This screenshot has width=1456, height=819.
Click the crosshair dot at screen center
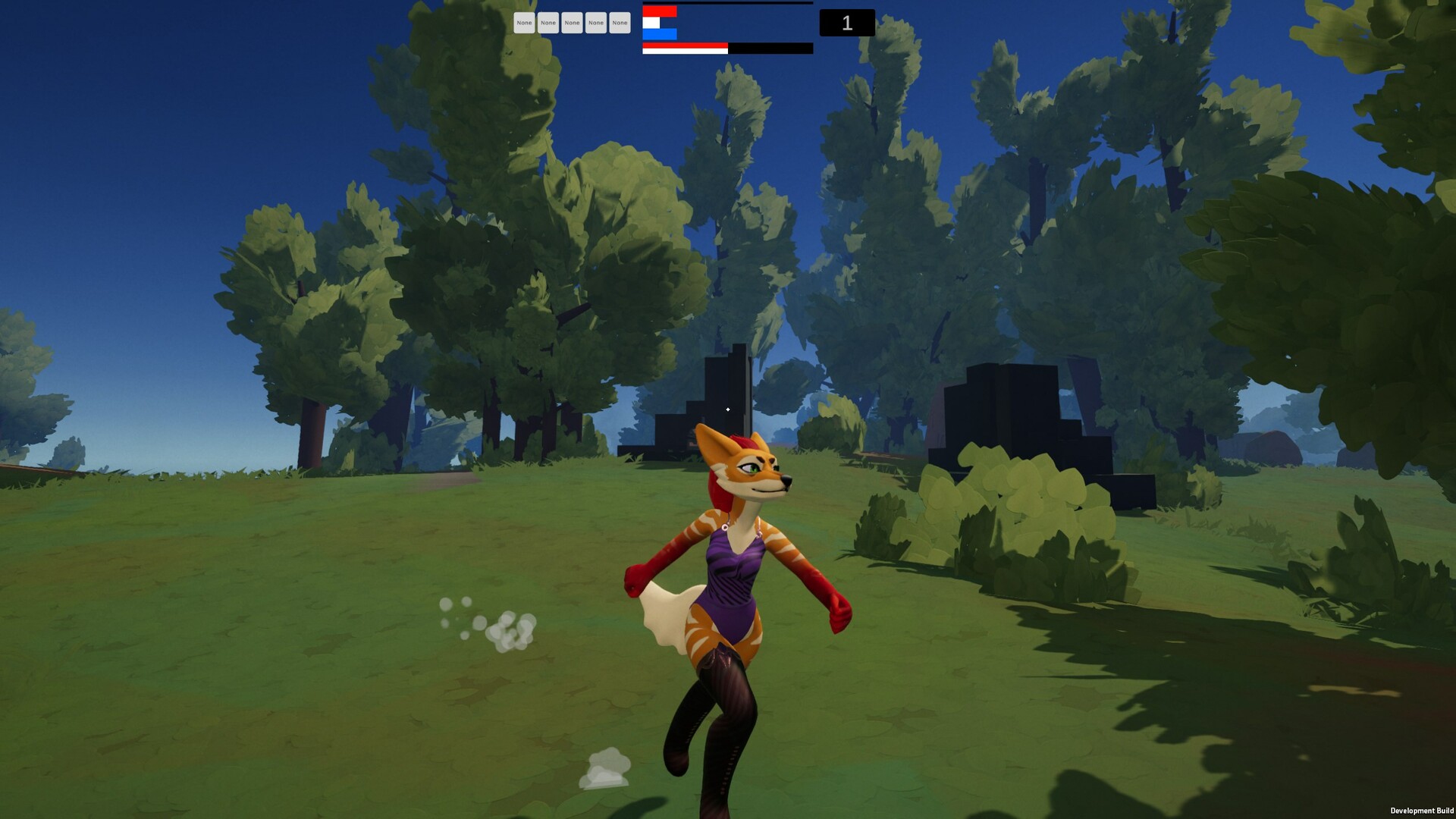click(728, 409)
